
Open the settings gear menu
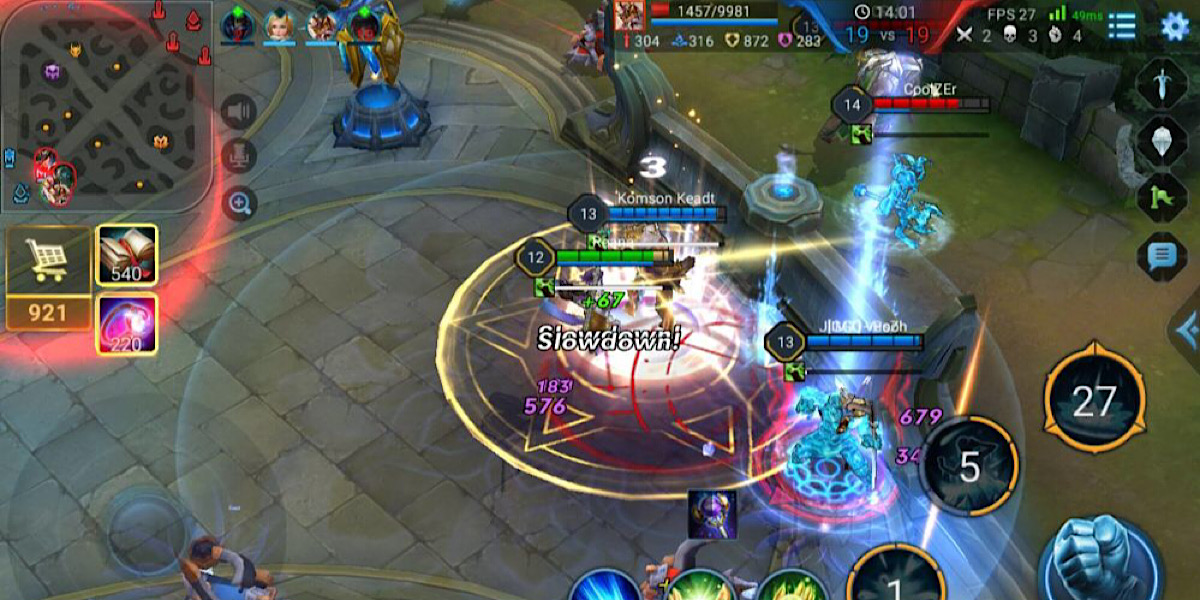(1174, 26)
